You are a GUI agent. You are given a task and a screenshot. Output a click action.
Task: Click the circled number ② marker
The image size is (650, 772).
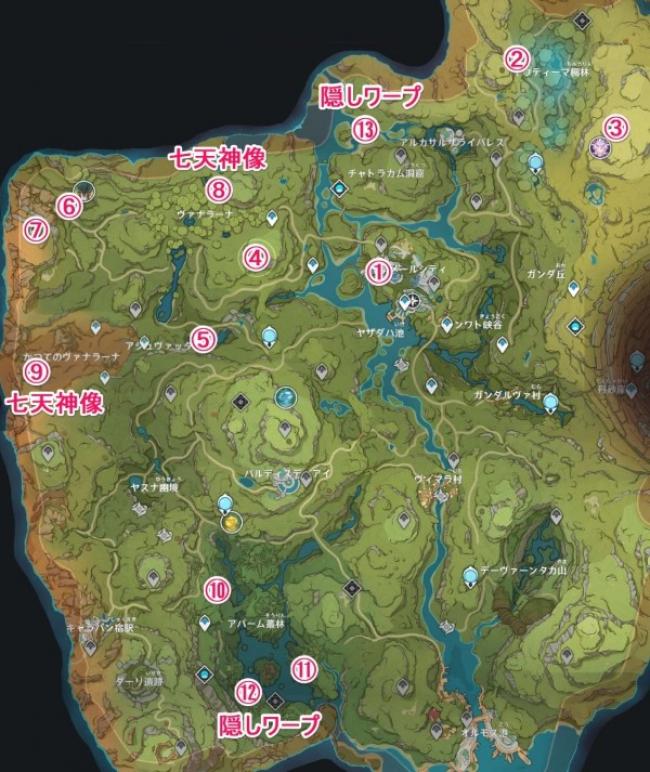(x=516, y=59)
